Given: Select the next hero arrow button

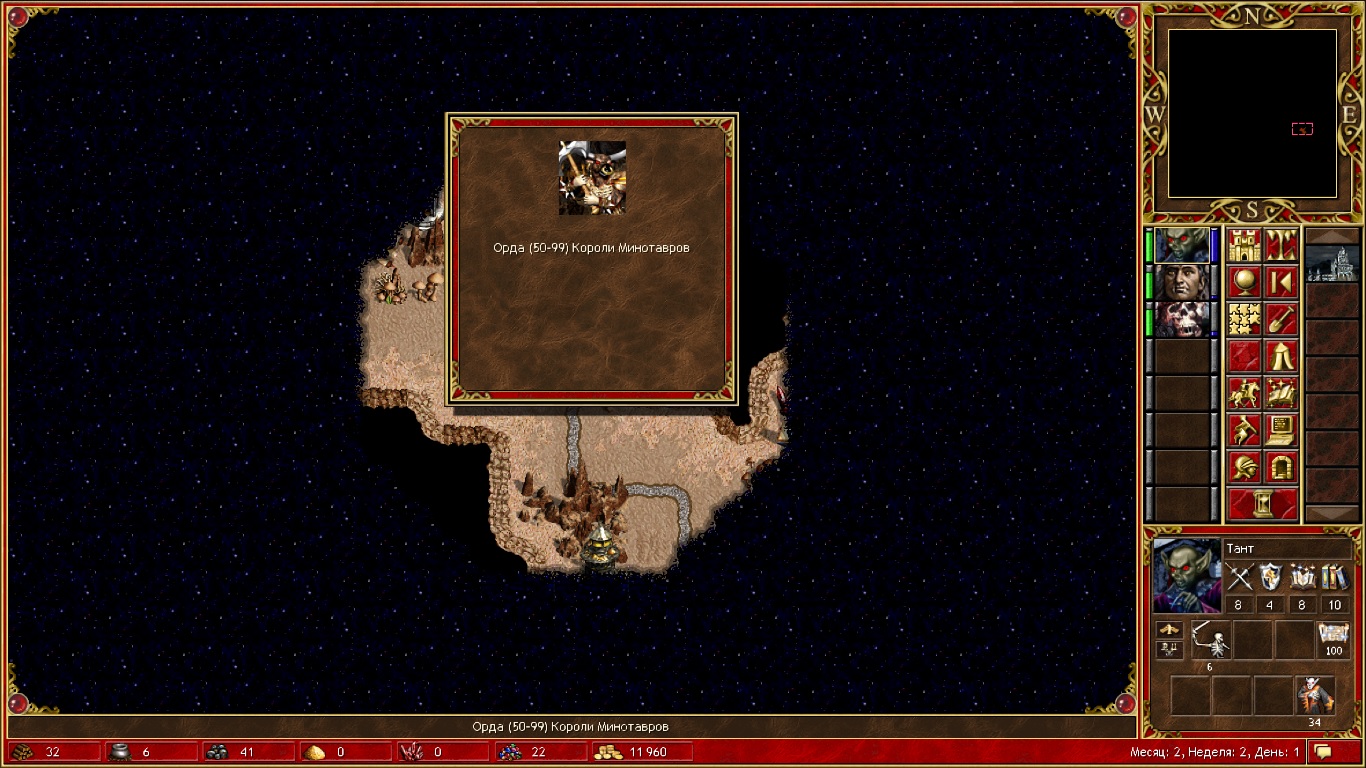Looking at the screenshot, I should tap(1281, 283).
